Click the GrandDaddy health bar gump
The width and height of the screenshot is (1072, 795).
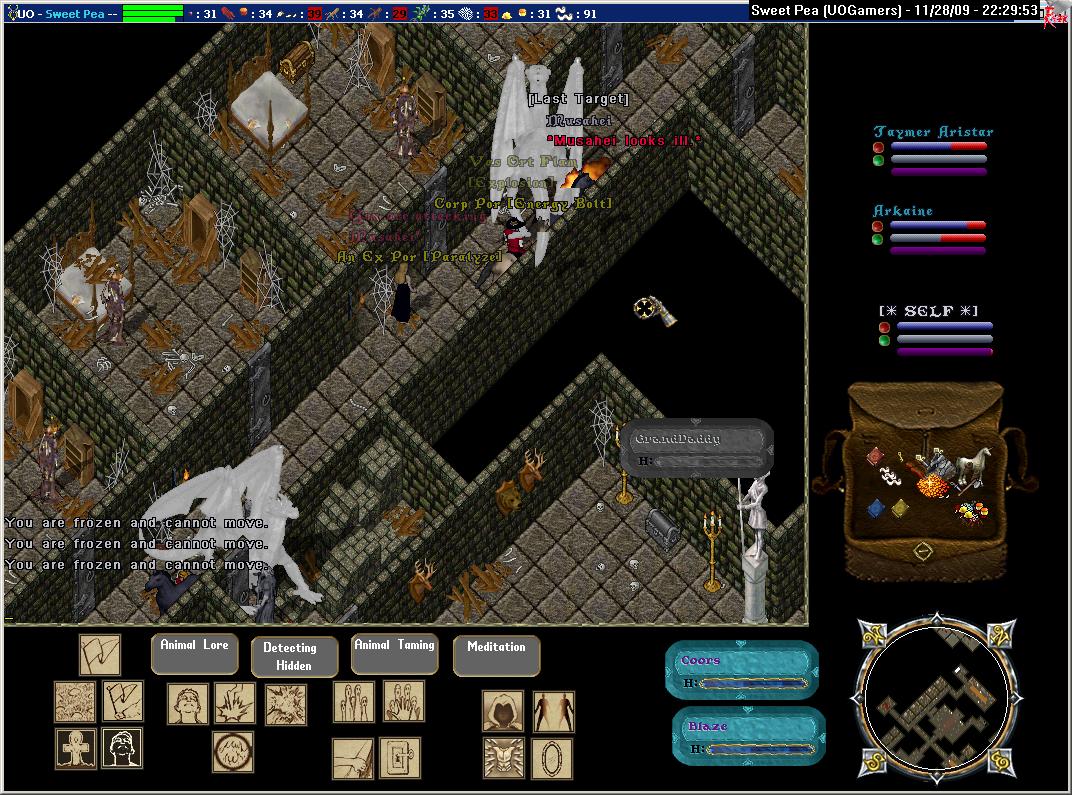coord(696,448)
